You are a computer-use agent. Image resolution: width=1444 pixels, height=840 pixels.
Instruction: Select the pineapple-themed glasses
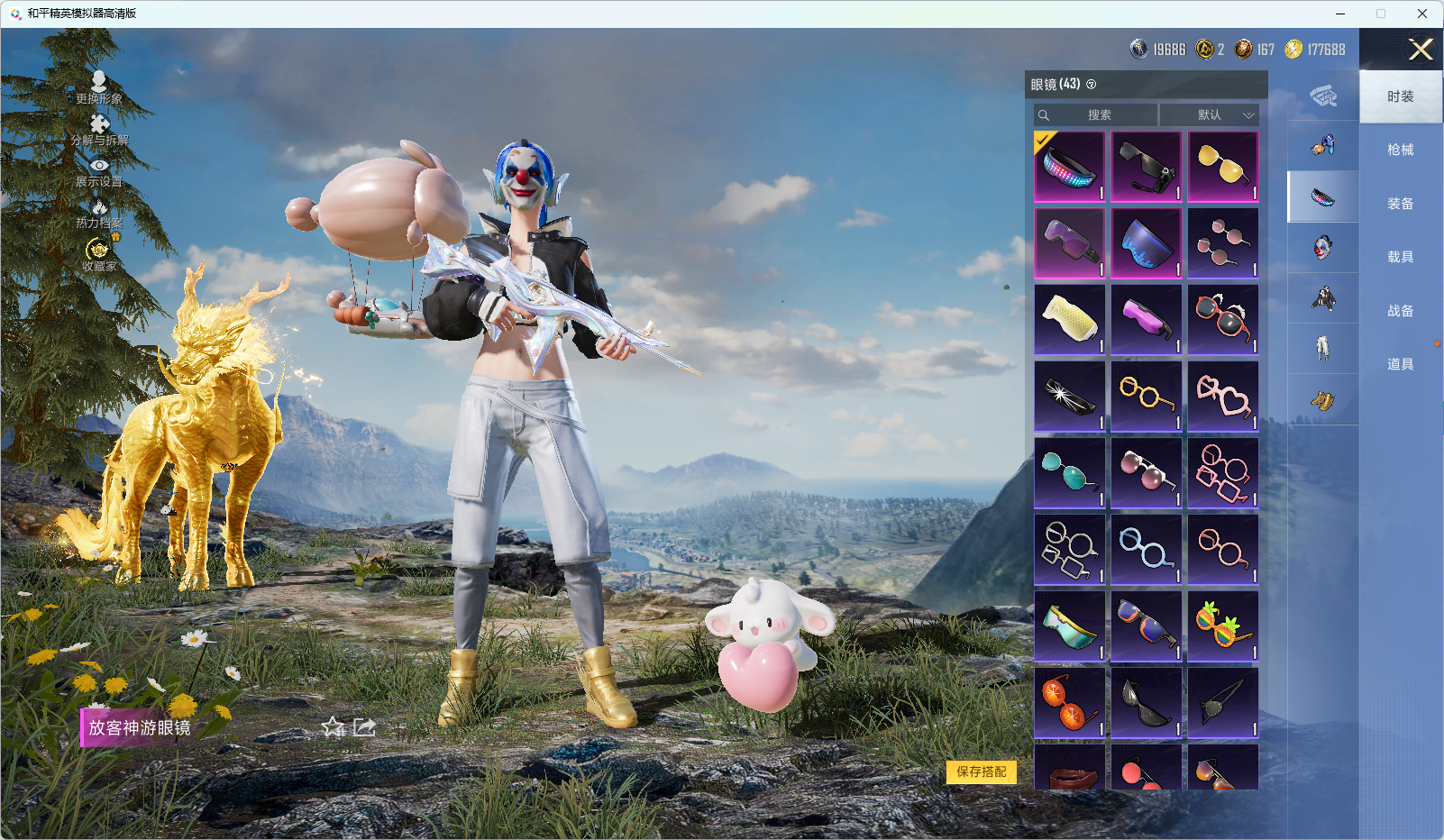pyautogui.click(x=1223, y=625)
